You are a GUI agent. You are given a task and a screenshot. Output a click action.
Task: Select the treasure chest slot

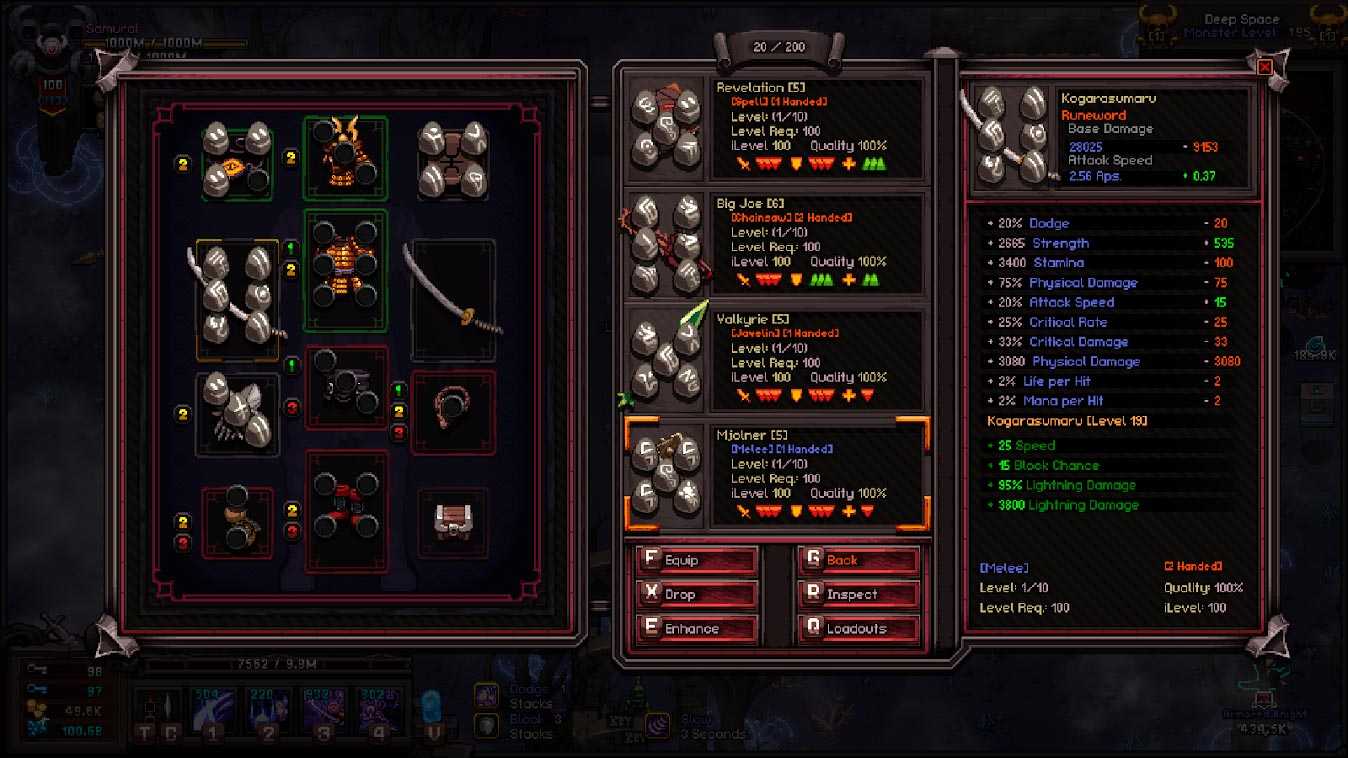pyautogui.click(x=453, y=522)
